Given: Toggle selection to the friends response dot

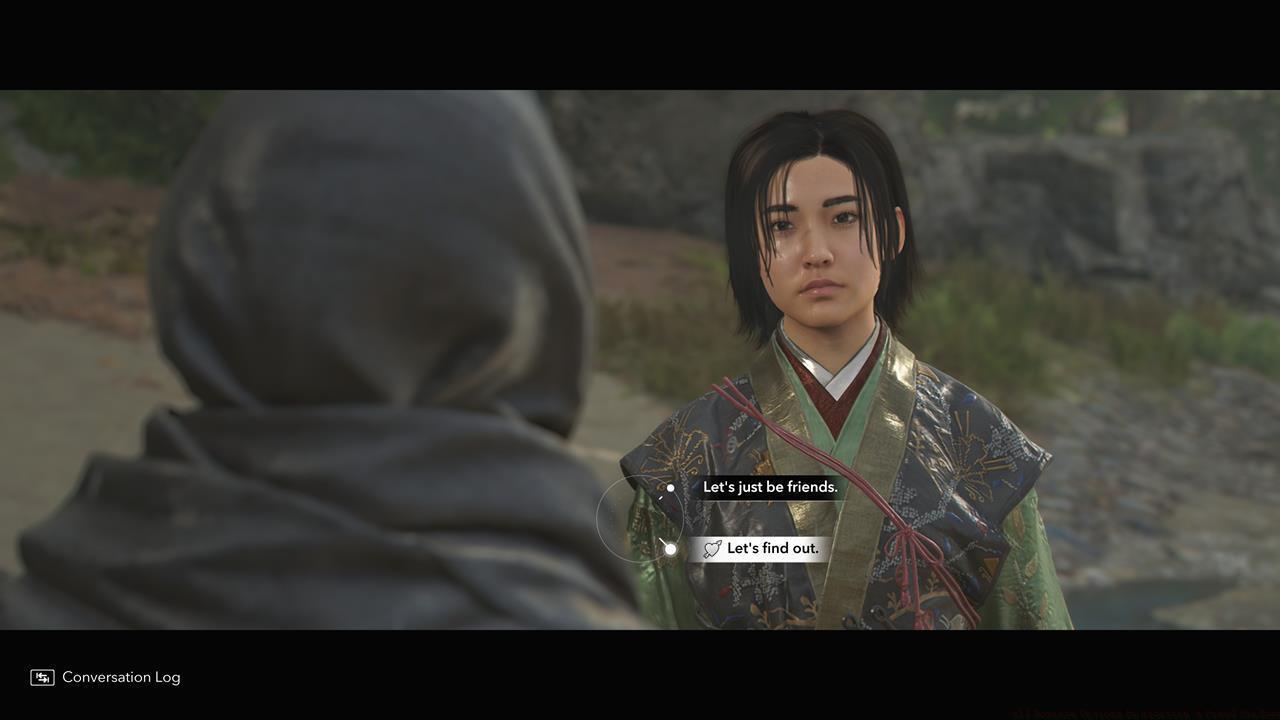Looking at the screenshot, I should click(x=668, y=489).
